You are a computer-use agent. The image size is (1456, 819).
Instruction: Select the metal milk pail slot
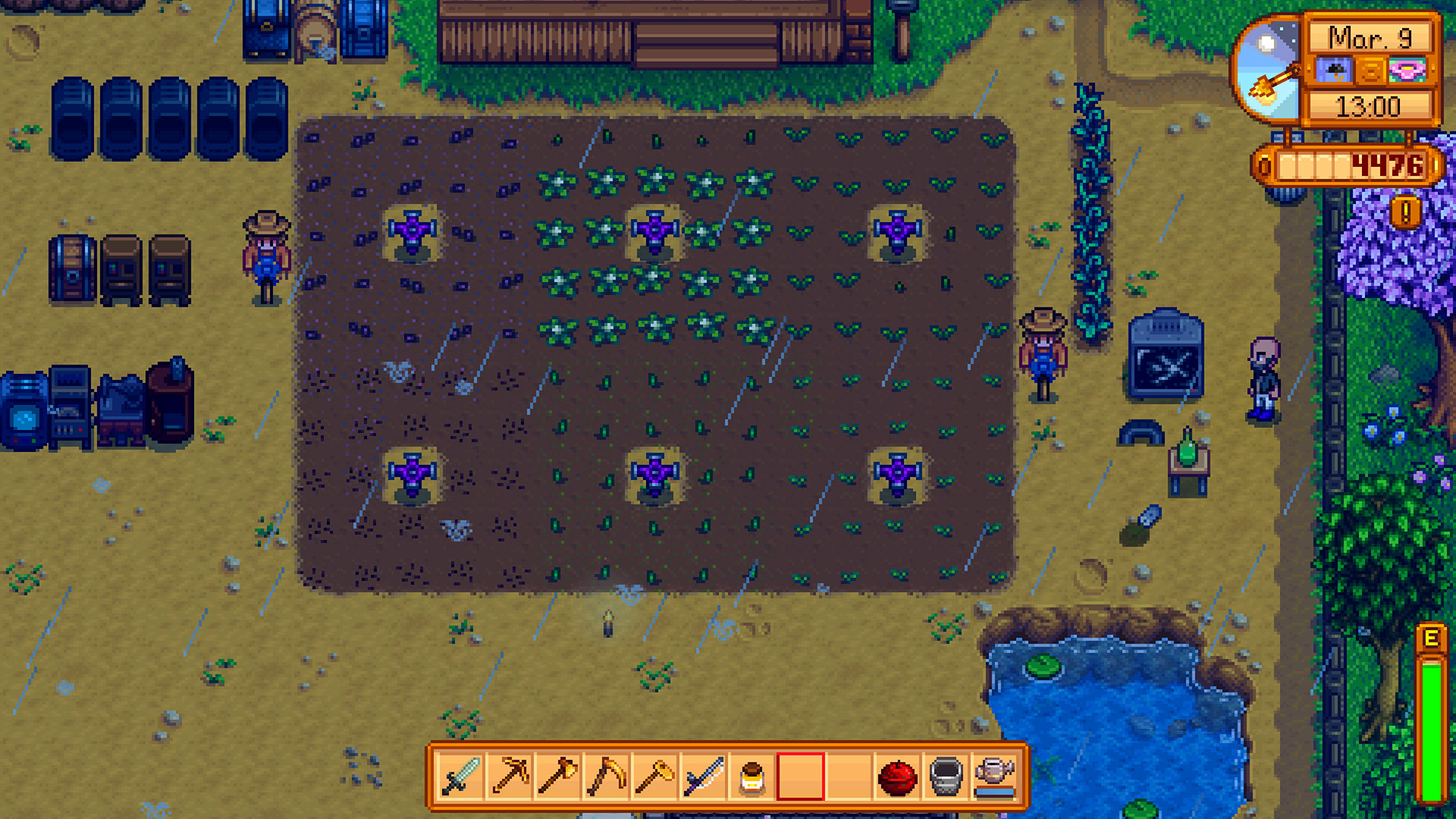point(946,777)
